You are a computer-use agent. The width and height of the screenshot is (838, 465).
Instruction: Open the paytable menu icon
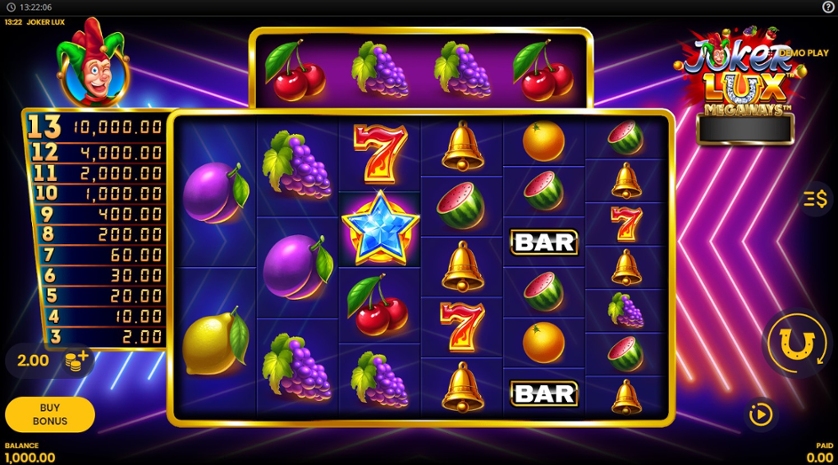click(x=815, y=199)
